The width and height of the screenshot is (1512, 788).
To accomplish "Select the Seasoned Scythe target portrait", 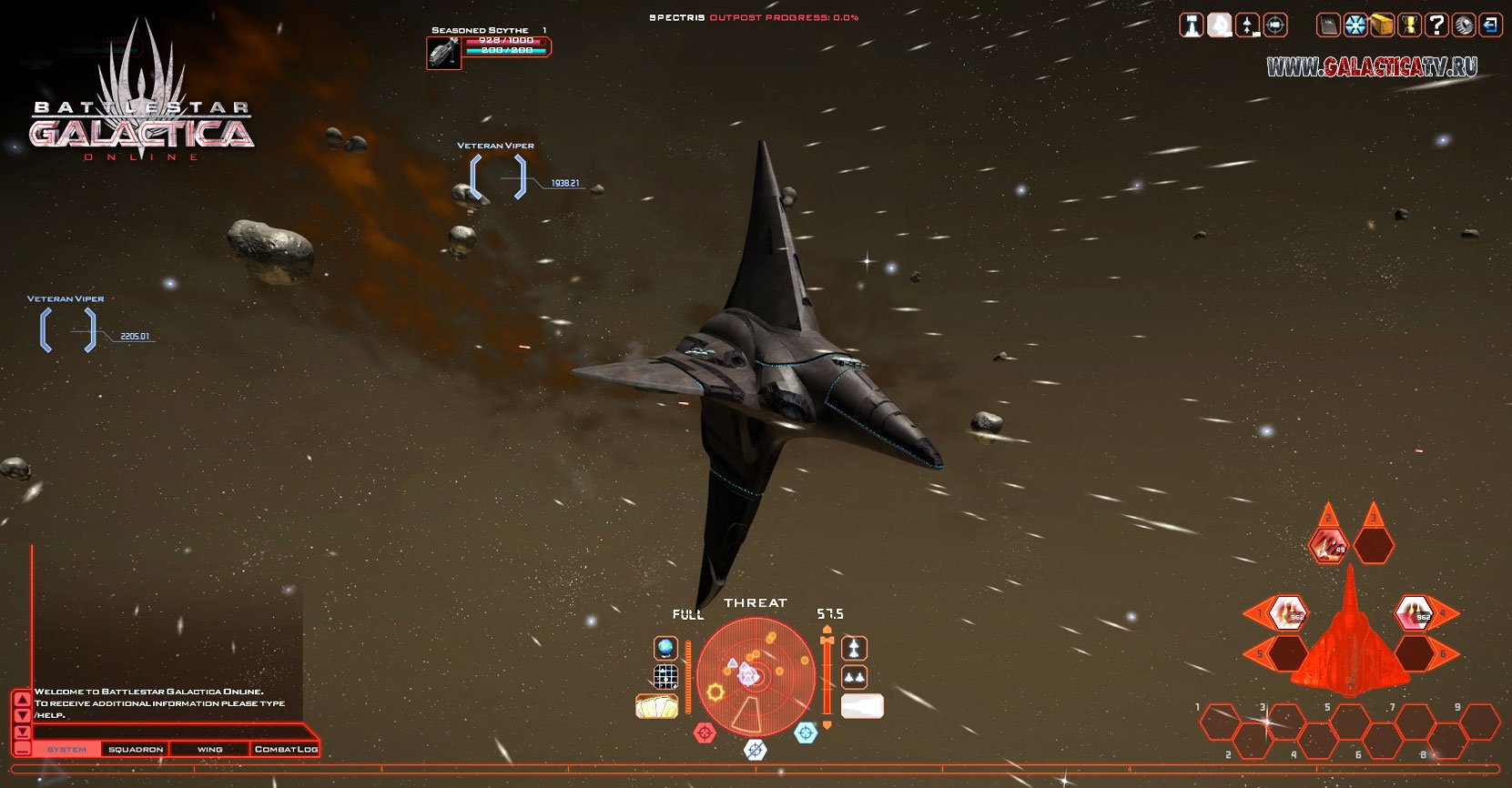I will (x=443, y=53).
